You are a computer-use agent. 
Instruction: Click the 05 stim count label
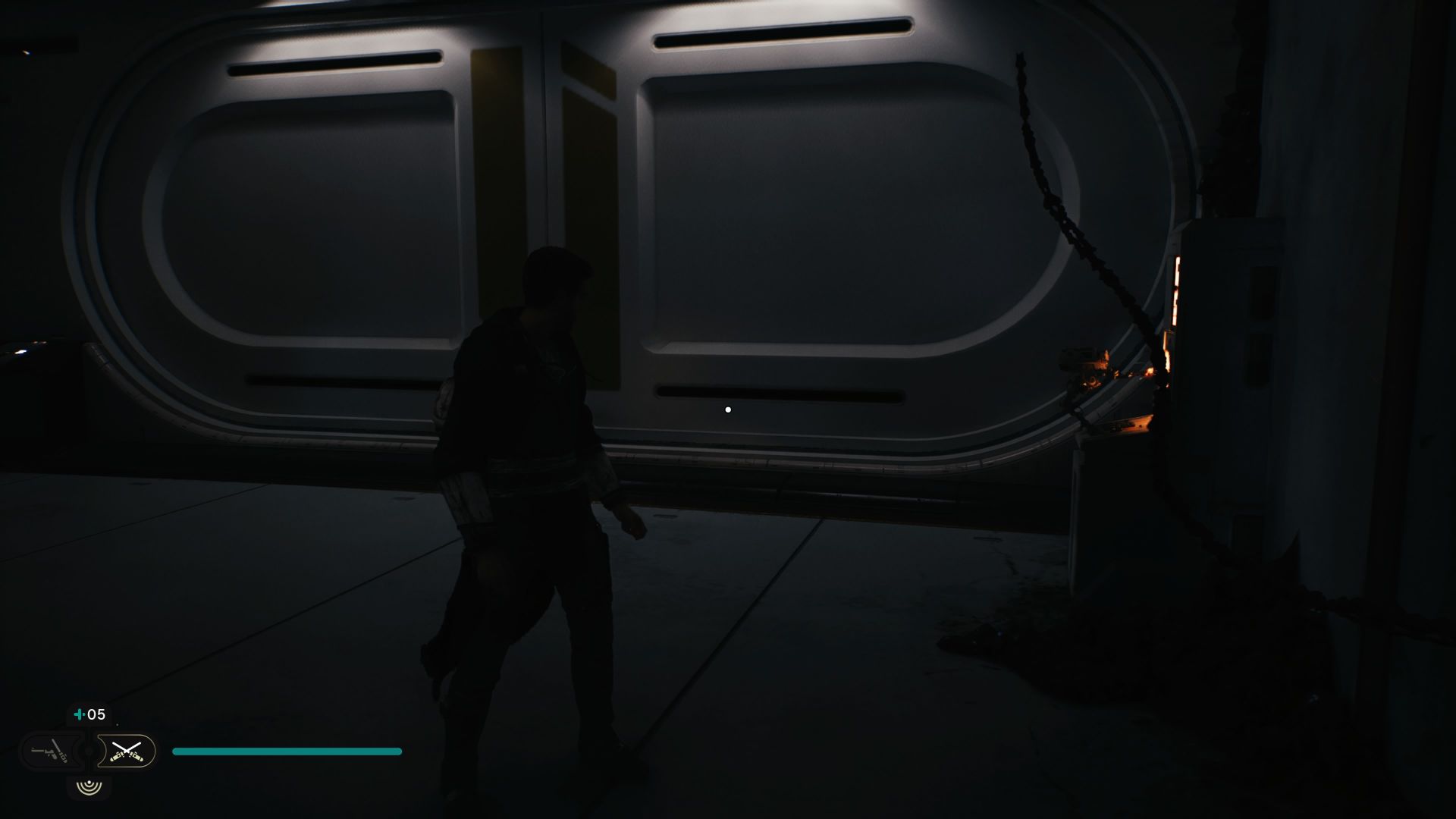click(x=96, y=714)
